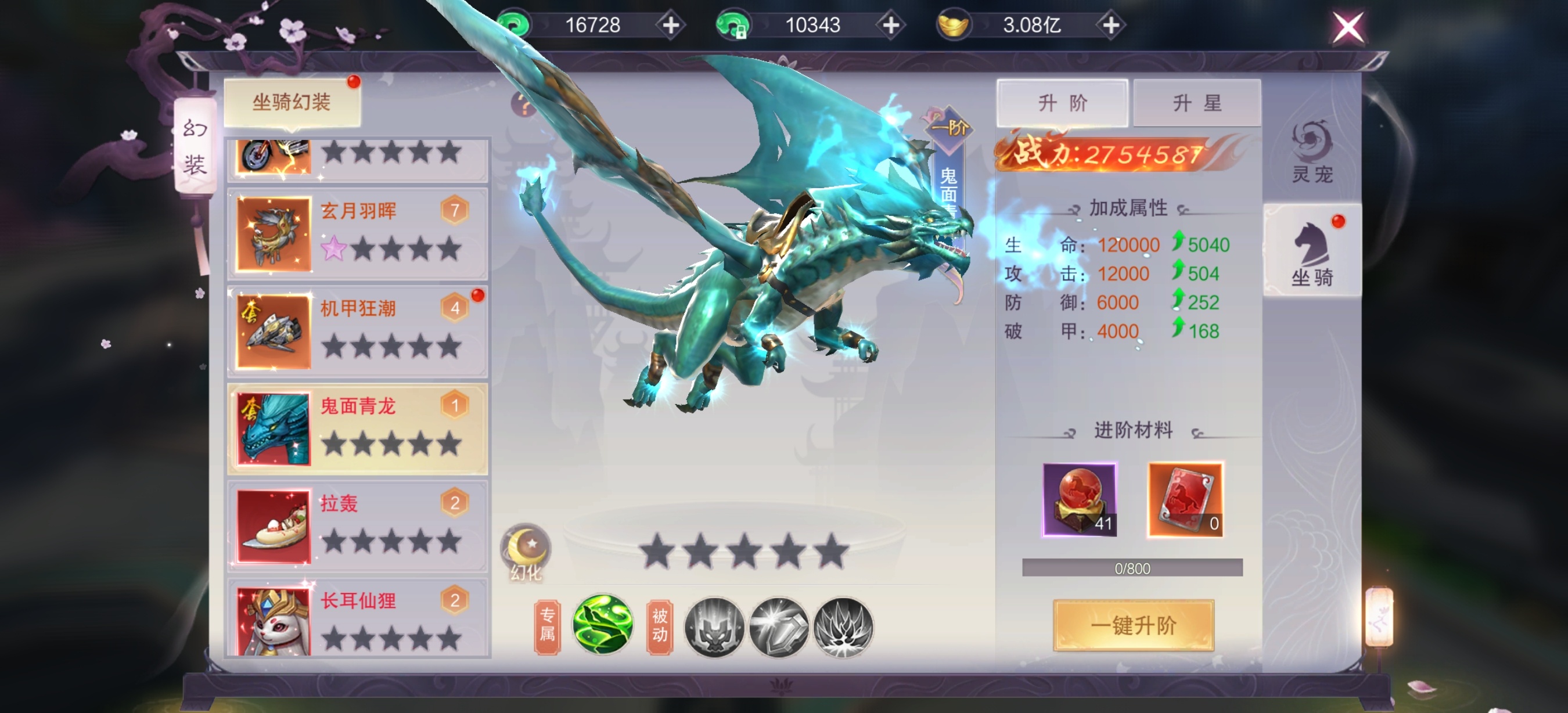
Task: Add more green jade currency
Action: (x=671, y=26)
